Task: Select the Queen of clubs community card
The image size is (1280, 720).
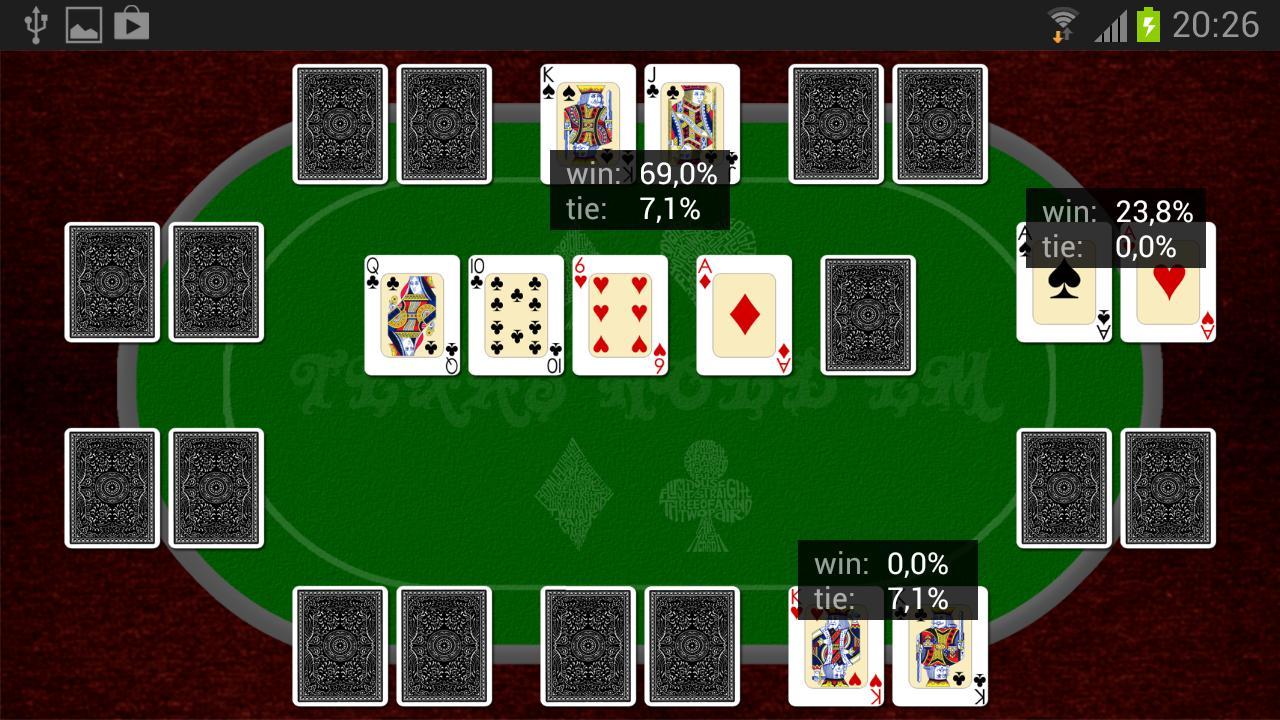Action: click(410, 314)
